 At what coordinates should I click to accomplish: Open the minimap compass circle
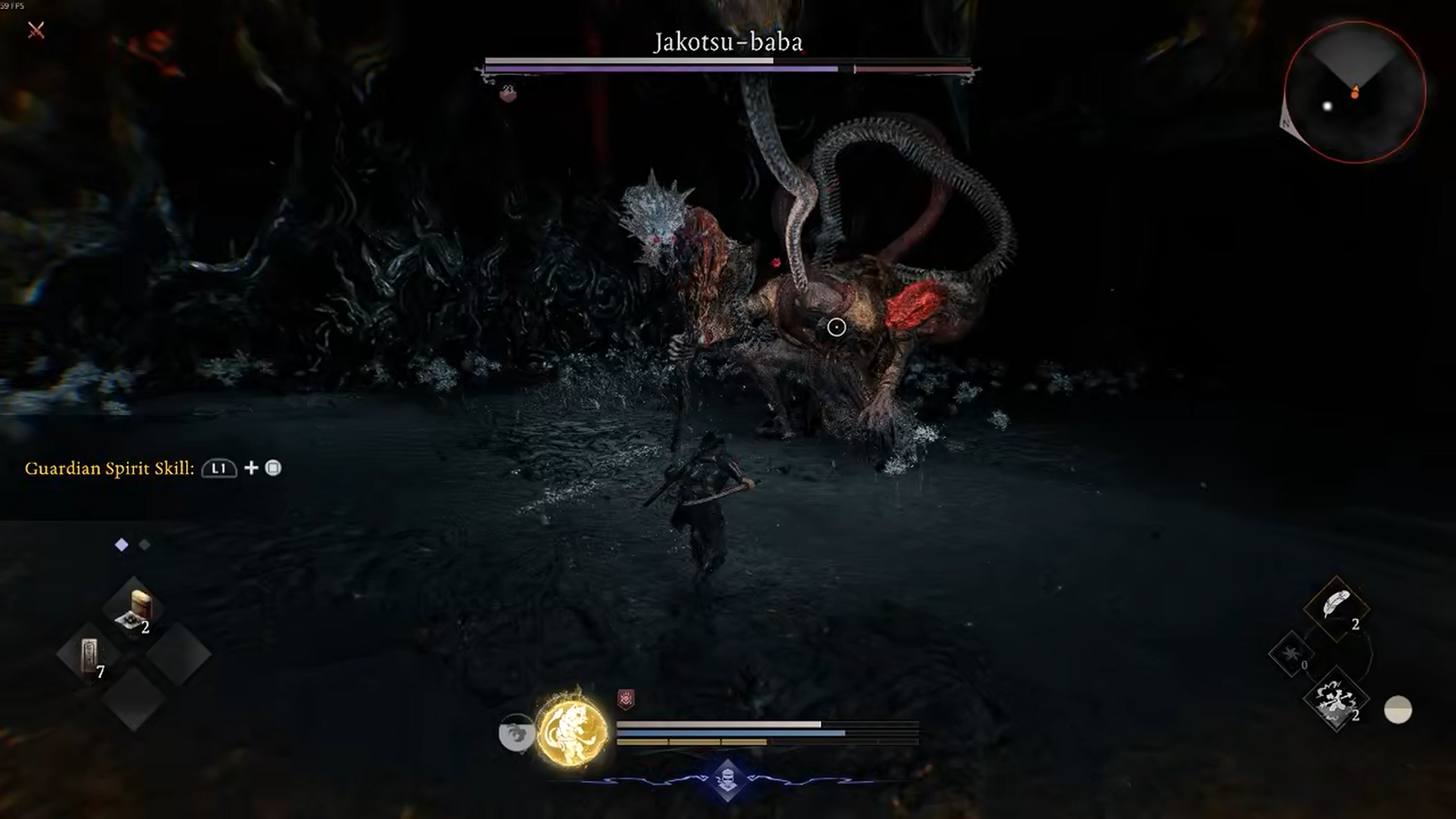click(x=1356, y=91)
